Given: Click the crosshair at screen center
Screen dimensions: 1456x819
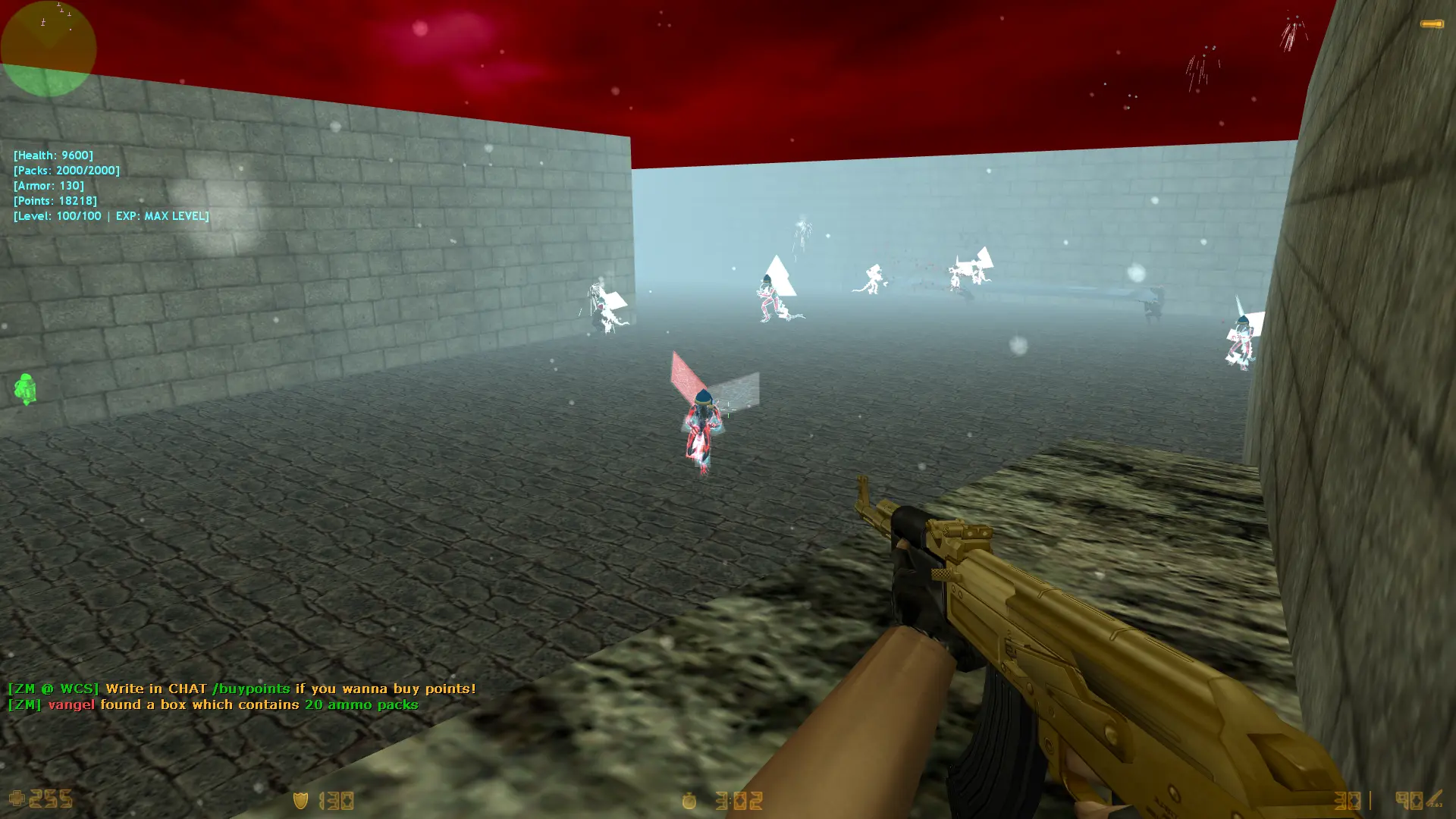Looking at the screenshot, I should (x=728, y=409).
